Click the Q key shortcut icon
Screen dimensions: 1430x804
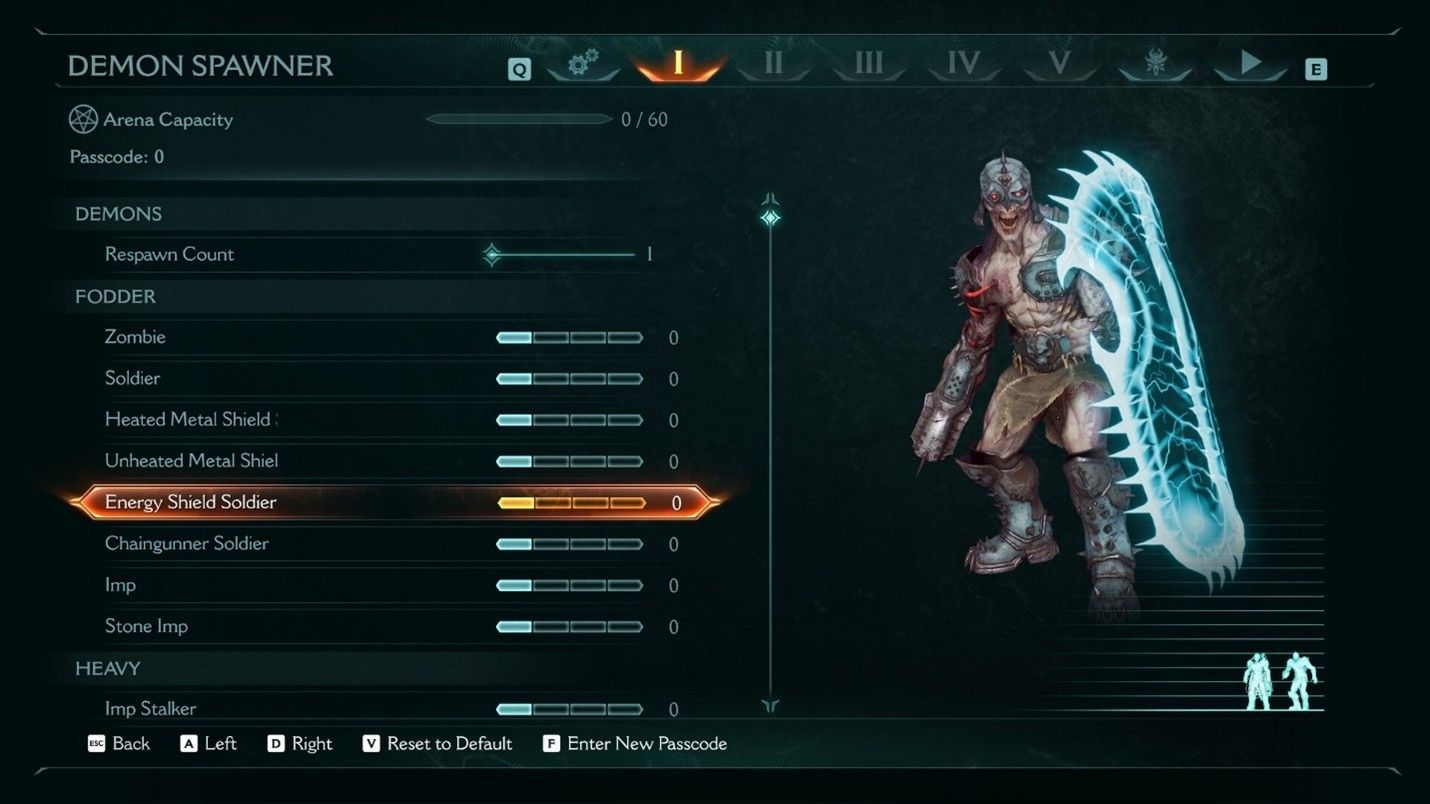coord(519,69)
